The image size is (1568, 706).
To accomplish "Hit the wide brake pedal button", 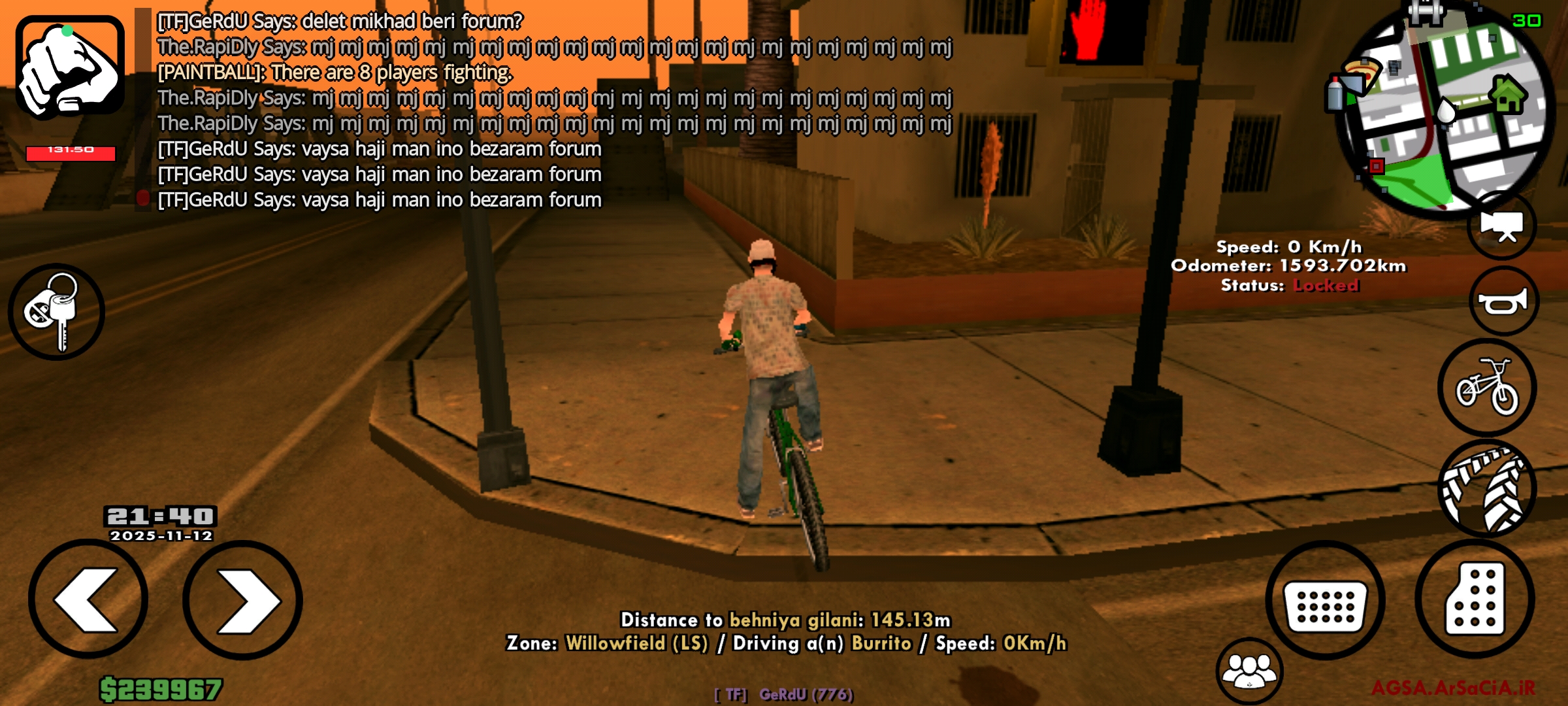I will [1325, 601].
